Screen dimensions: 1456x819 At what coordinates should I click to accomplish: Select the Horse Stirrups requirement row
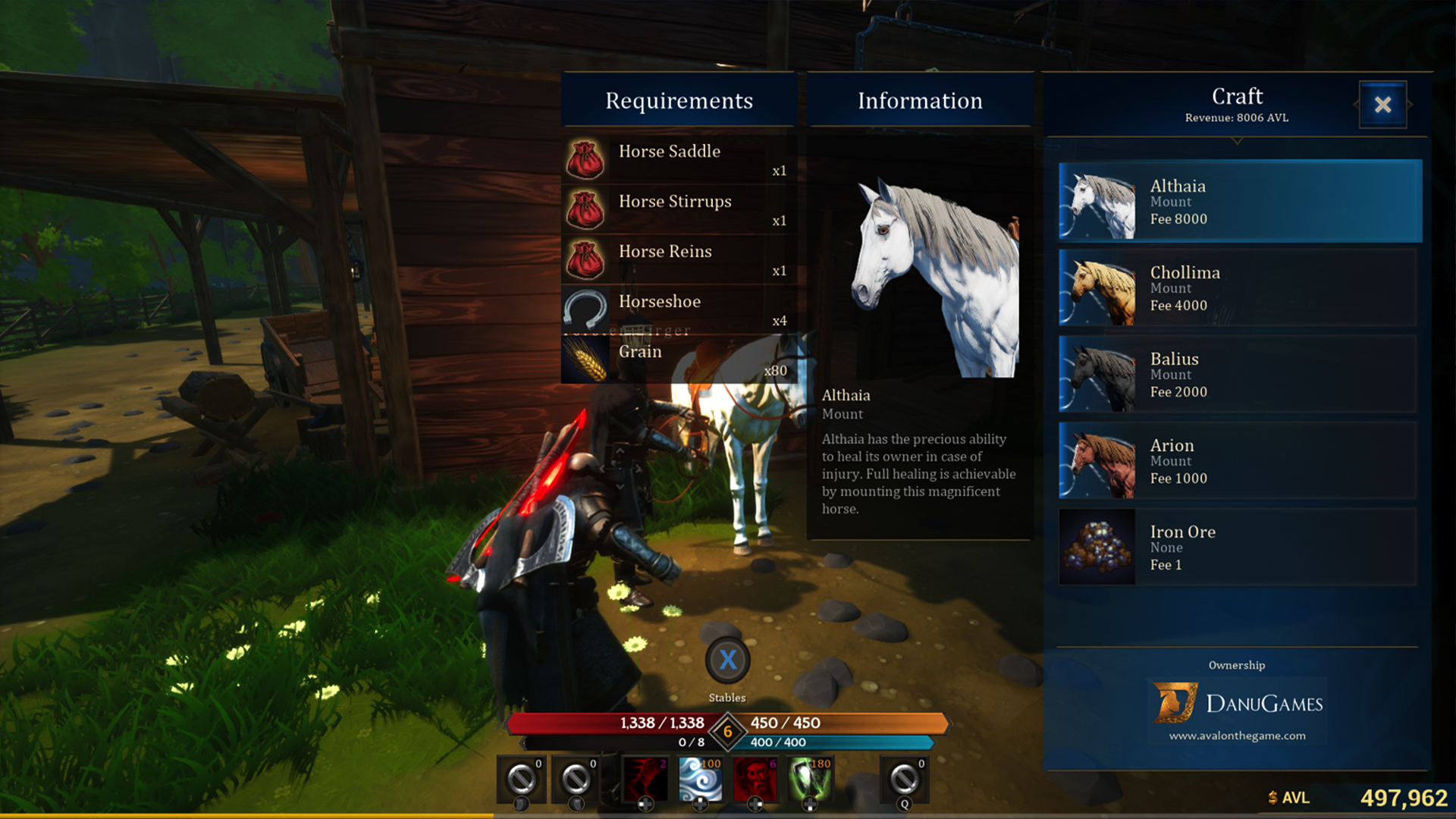pyautogui.click(x=678, y=209)
